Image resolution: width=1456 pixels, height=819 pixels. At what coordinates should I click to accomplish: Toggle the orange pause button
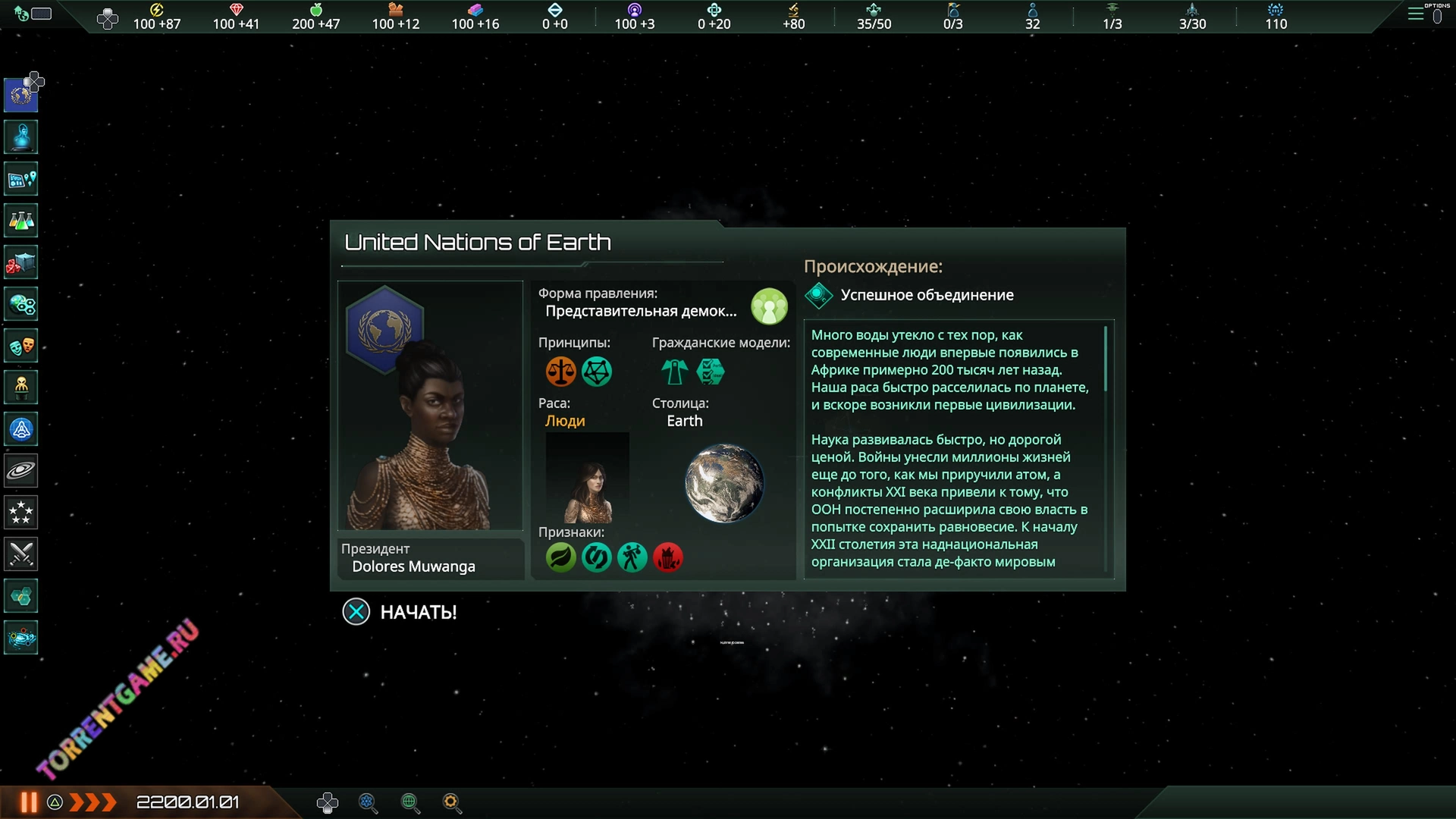click(x=29, y=802)
